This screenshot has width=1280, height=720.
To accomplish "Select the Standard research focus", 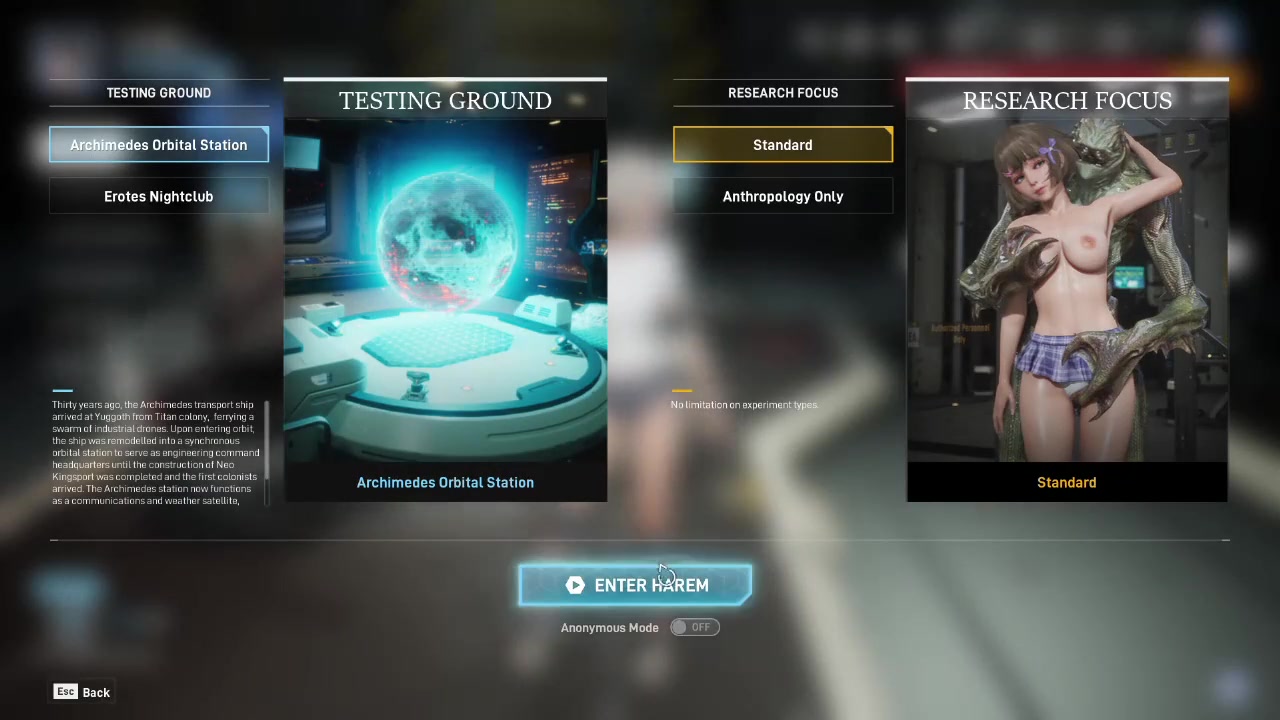I will click(x=783, y=145).
